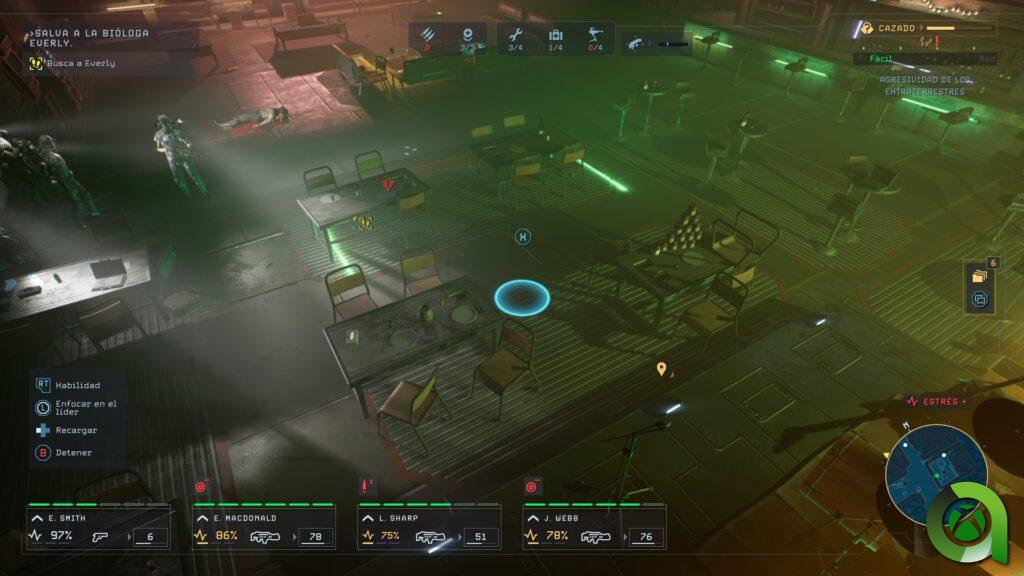Select marine E. MacDonald's squad card

click(263, 527)
